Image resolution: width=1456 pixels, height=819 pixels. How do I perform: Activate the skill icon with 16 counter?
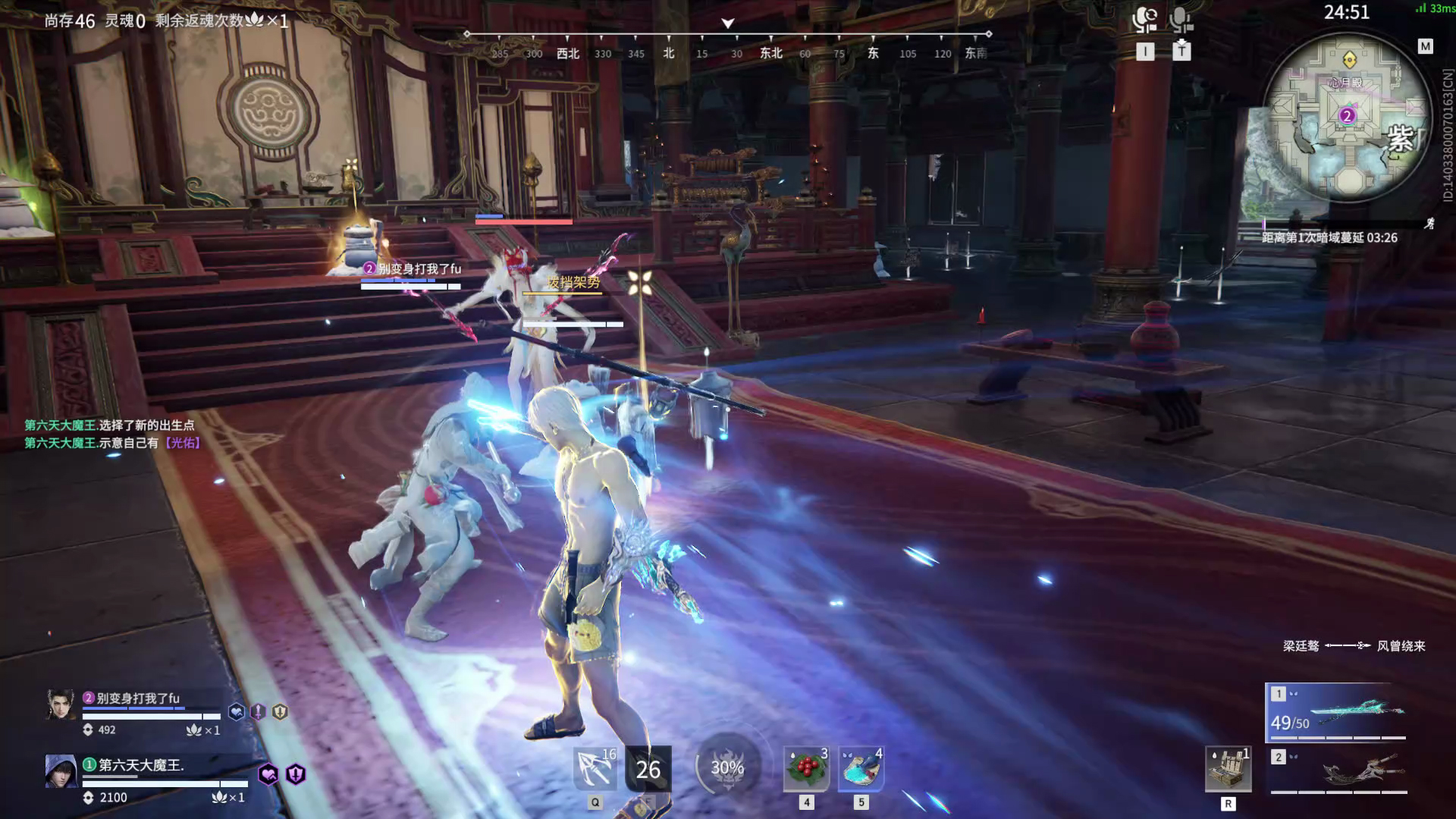tap(595, 769)
